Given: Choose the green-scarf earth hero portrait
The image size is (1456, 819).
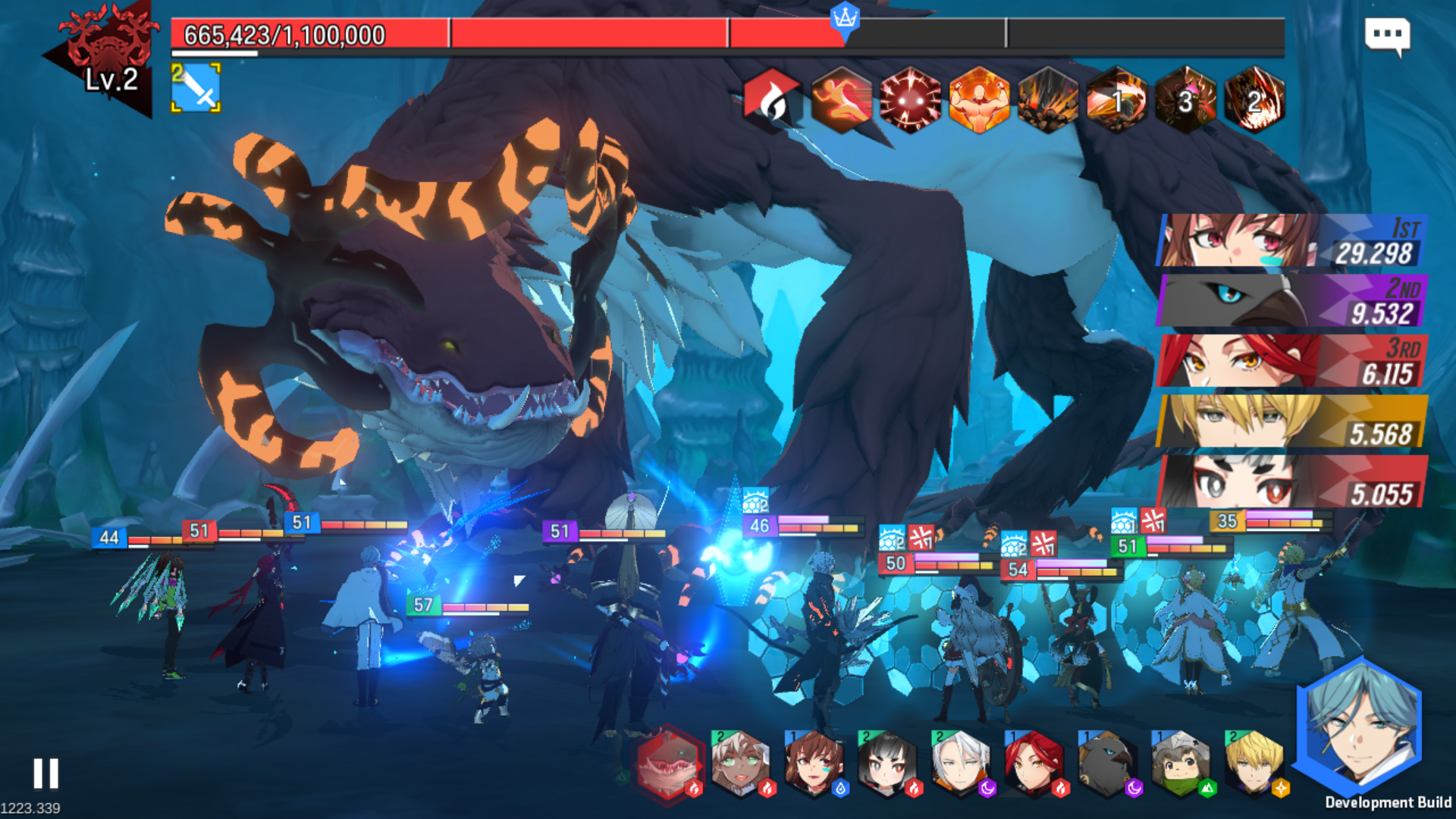Looking at the screenshot, I should tap(1181, 764).
